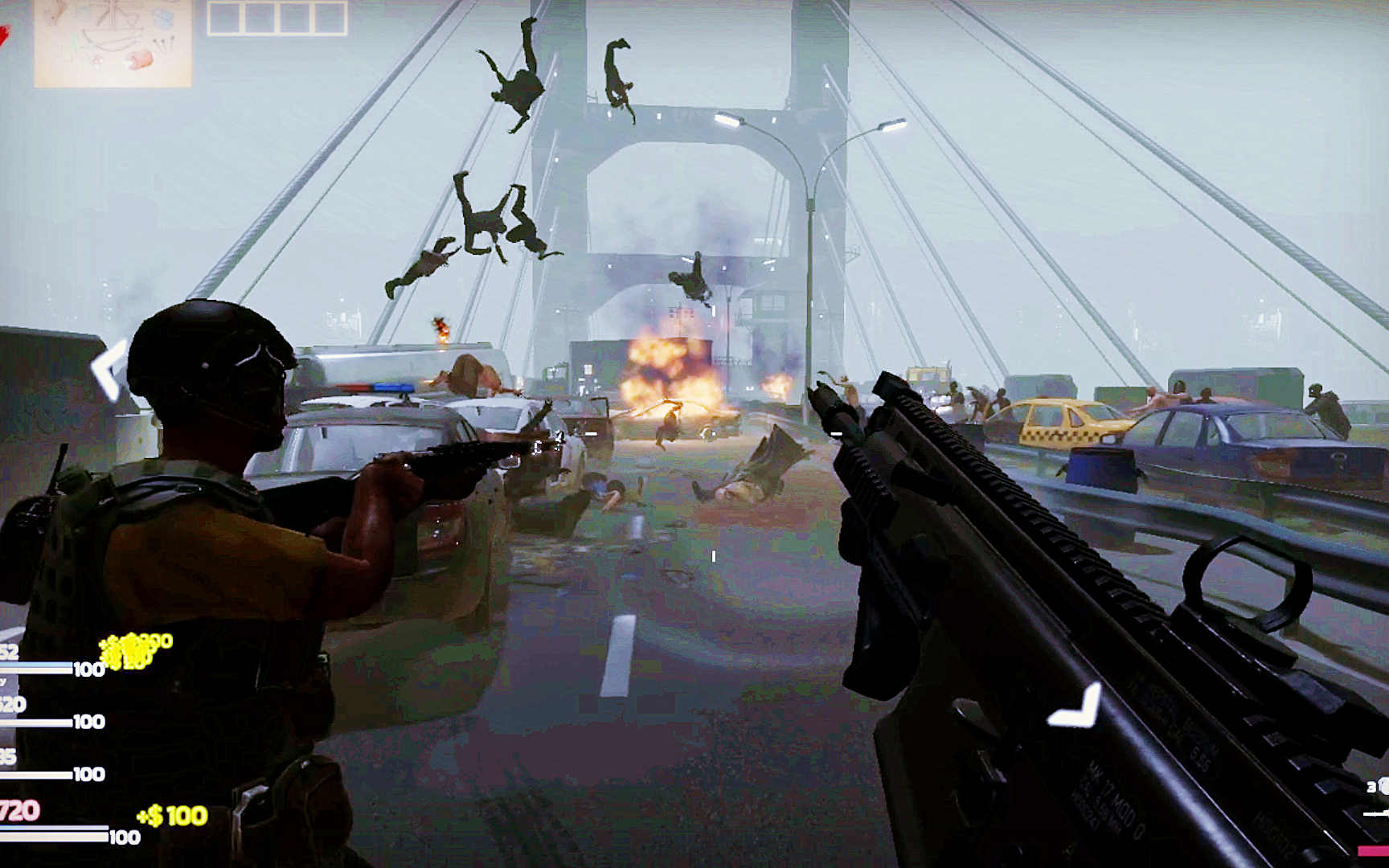Click the white left-pointing chevron arrow
Viewport: 1389px width, 868px height.
click(107, 369)
